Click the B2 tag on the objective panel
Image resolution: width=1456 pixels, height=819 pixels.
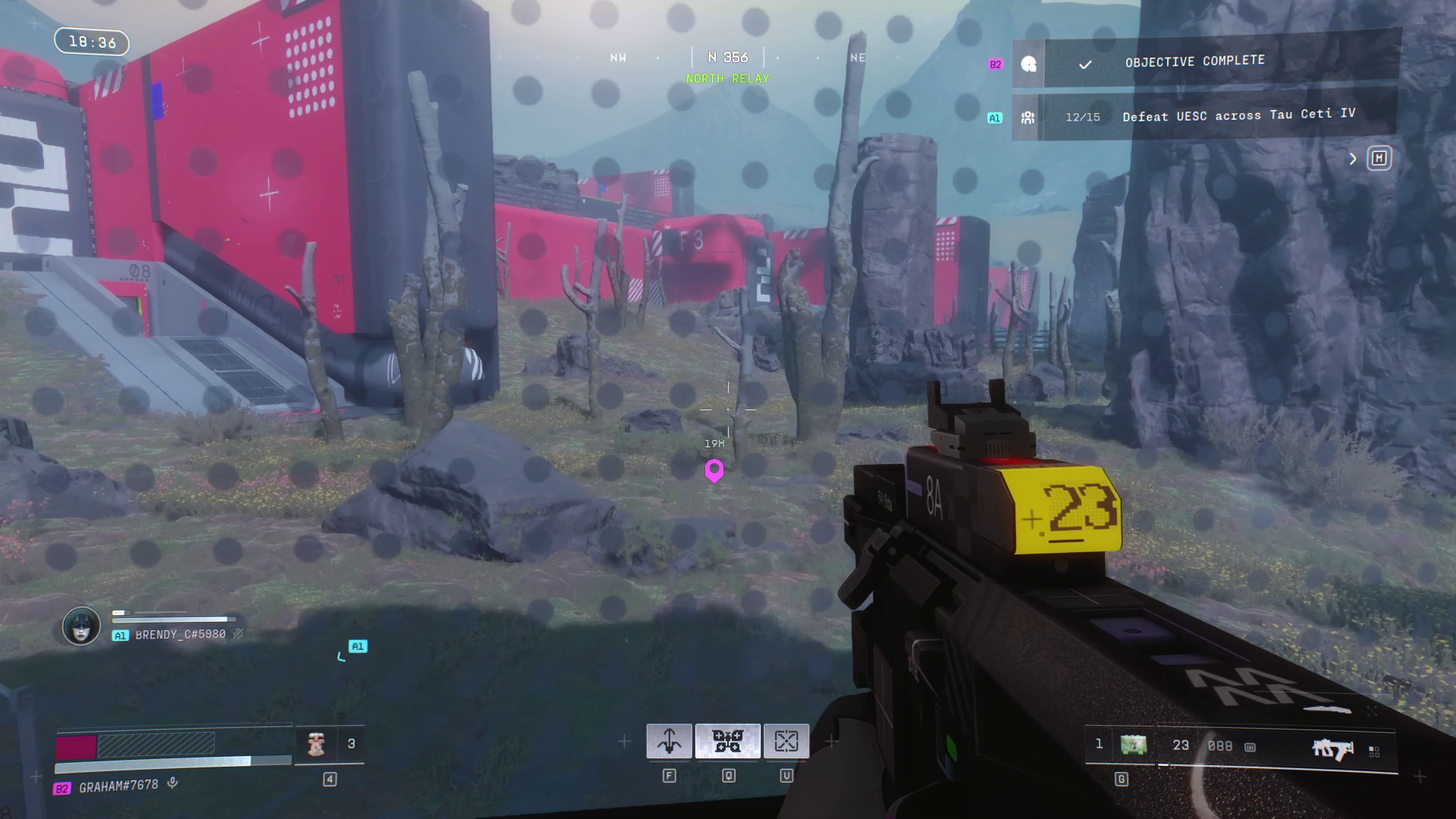click(x=996, y=64)
